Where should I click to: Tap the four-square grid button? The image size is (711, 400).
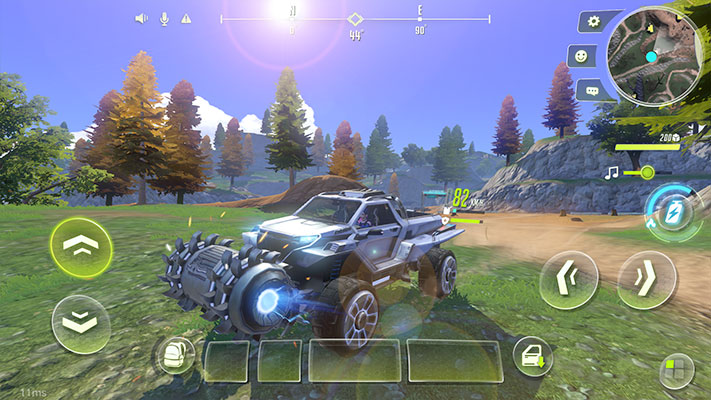coord(676,370)
